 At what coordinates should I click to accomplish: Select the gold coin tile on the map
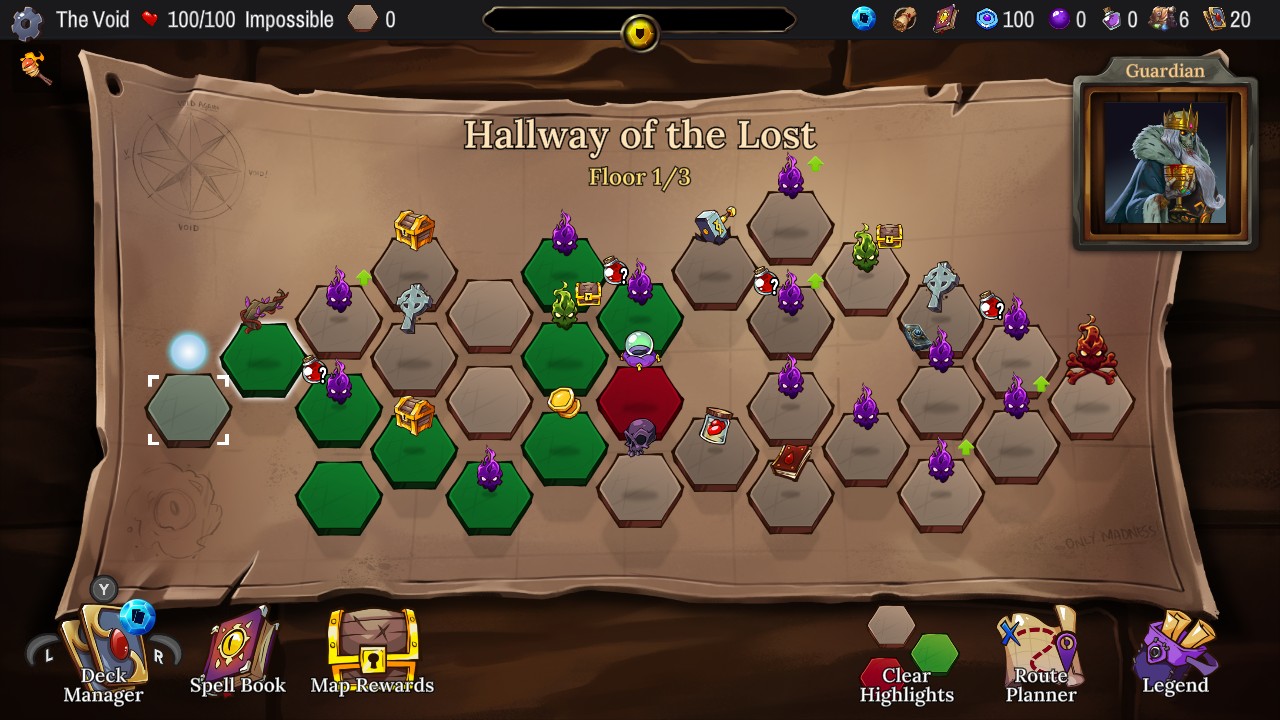(x=563, y=401)
